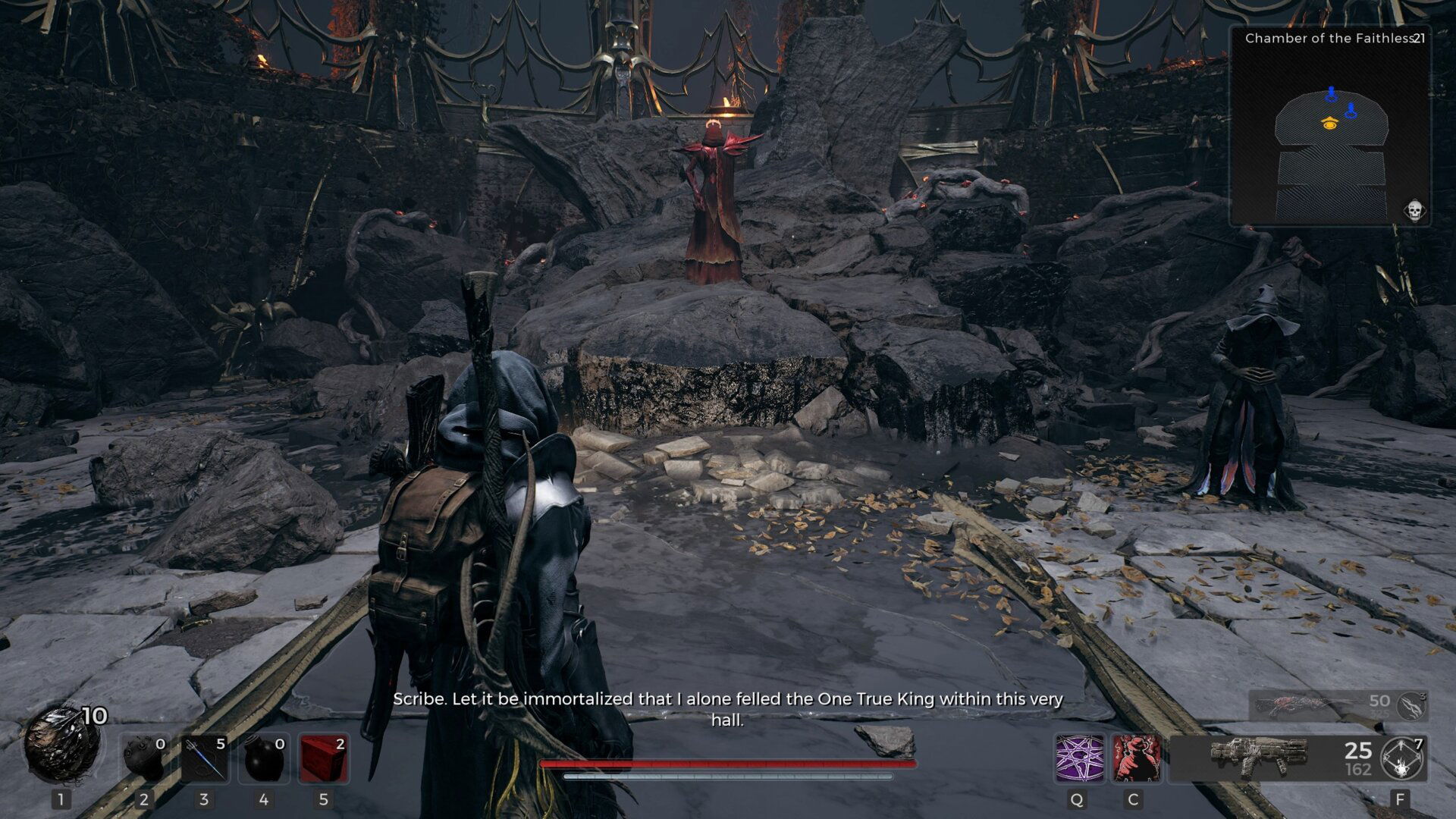Activate the red hat gunslinger skill
The image size is (1456, 819).
(1136, 758)
